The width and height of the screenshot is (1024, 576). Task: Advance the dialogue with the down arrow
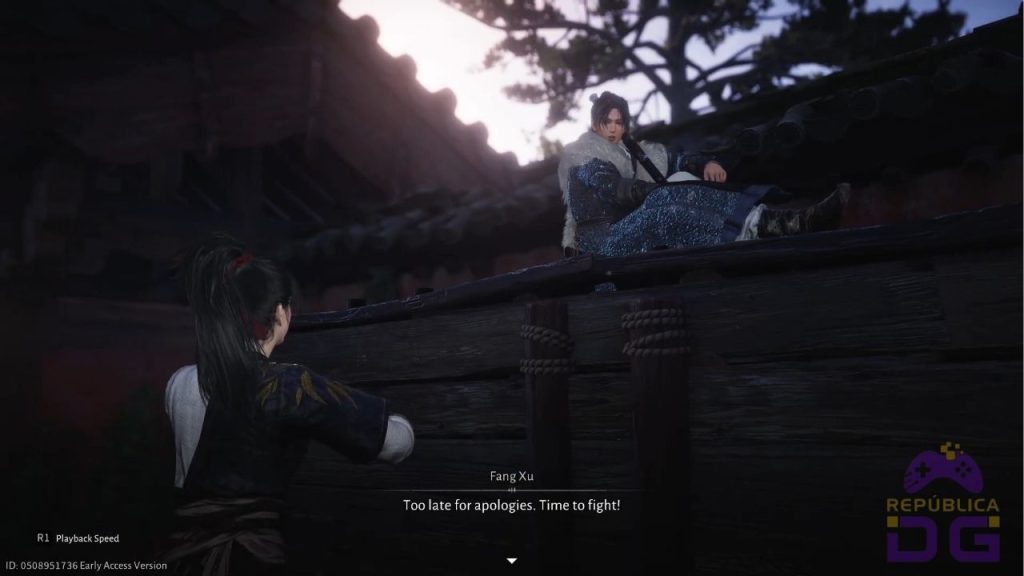(x=511, y=560)
